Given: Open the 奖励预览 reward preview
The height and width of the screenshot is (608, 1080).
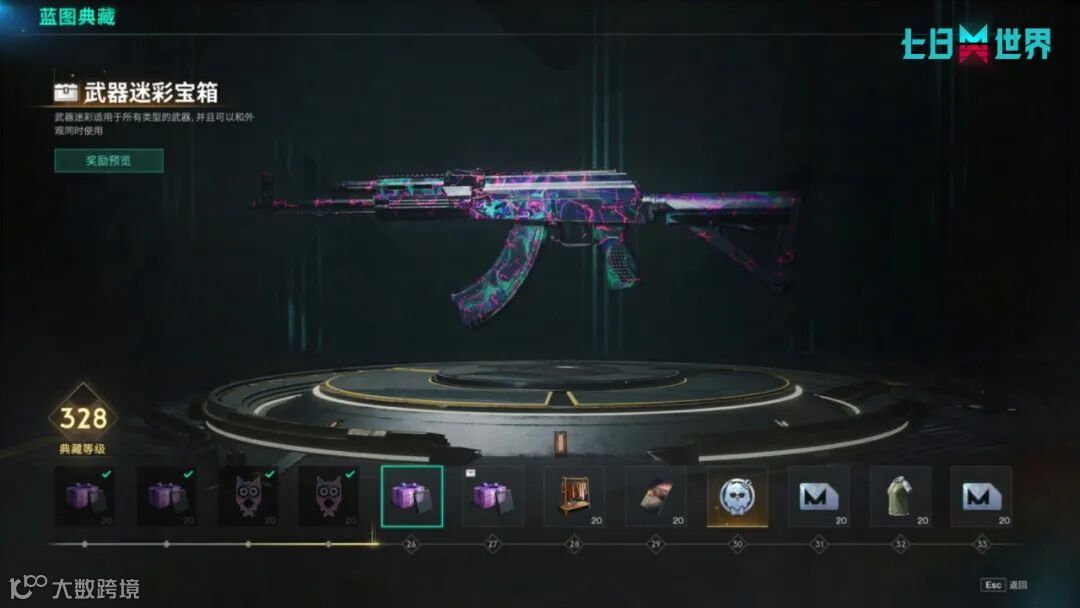Looking at the screenshot, I should click(x=108, y=160).
